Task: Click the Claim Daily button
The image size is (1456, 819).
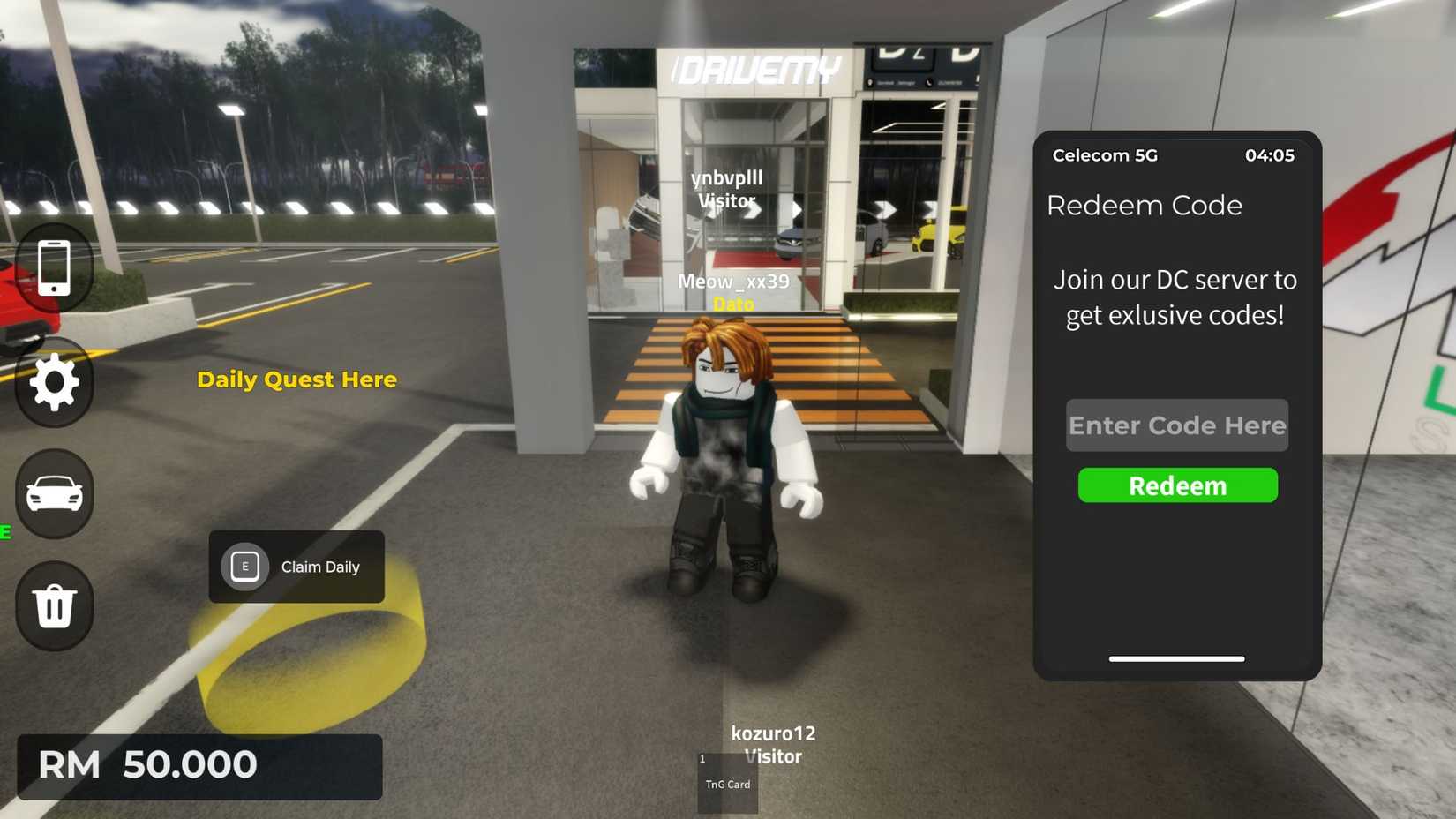Action: (296, 567)
